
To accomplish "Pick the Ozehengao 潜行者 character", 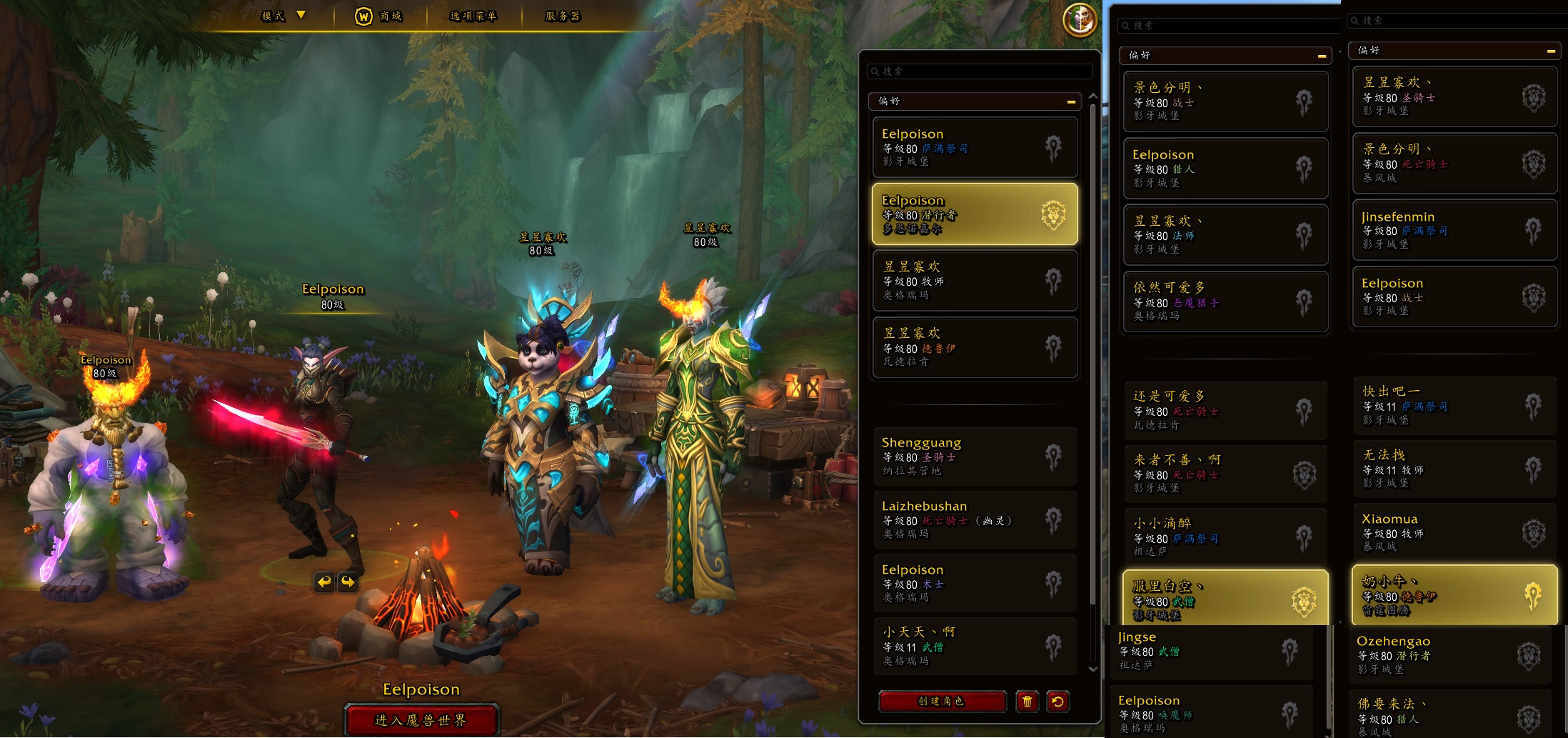I will [x=1449, y=654].
